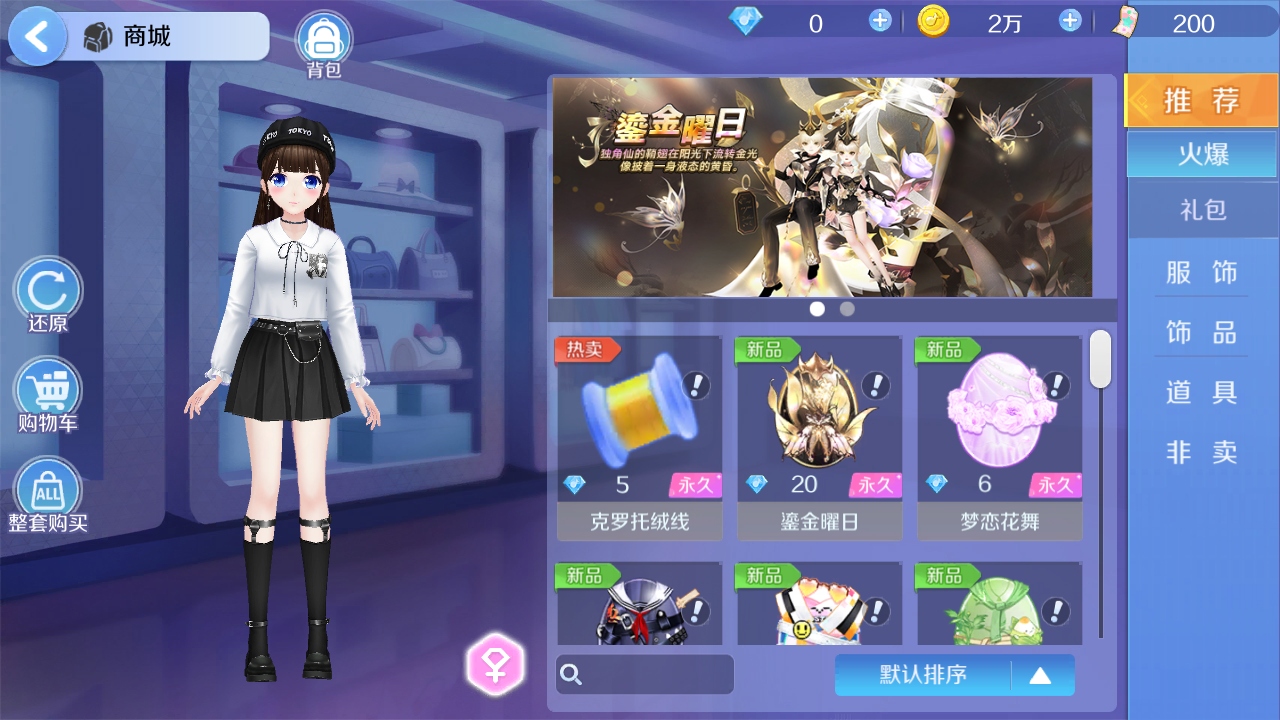Select 整套购买 buy full set

click(47, 492)
